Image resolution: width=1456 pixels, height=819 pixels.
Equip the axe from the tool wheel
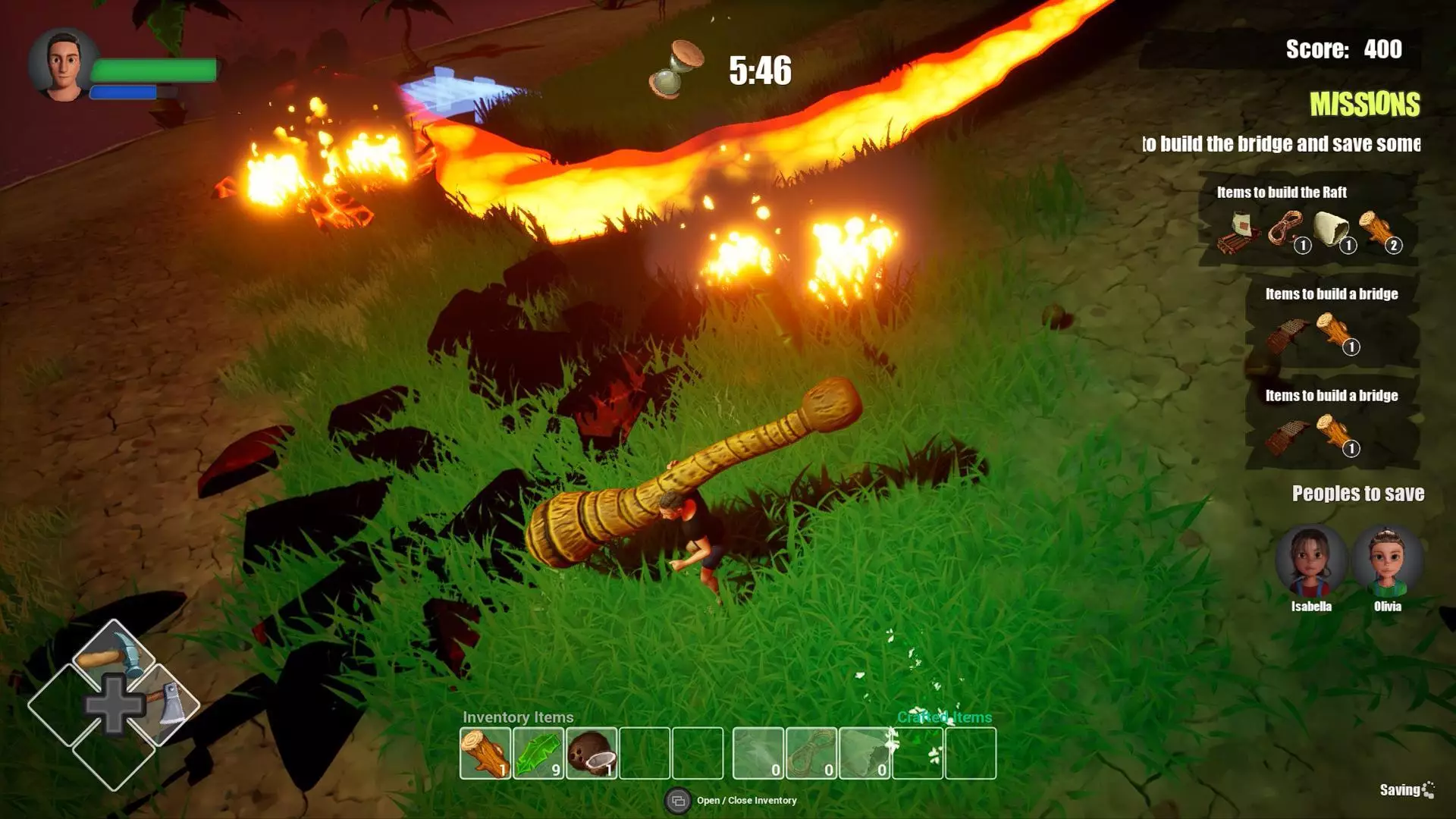pos(168,705)
